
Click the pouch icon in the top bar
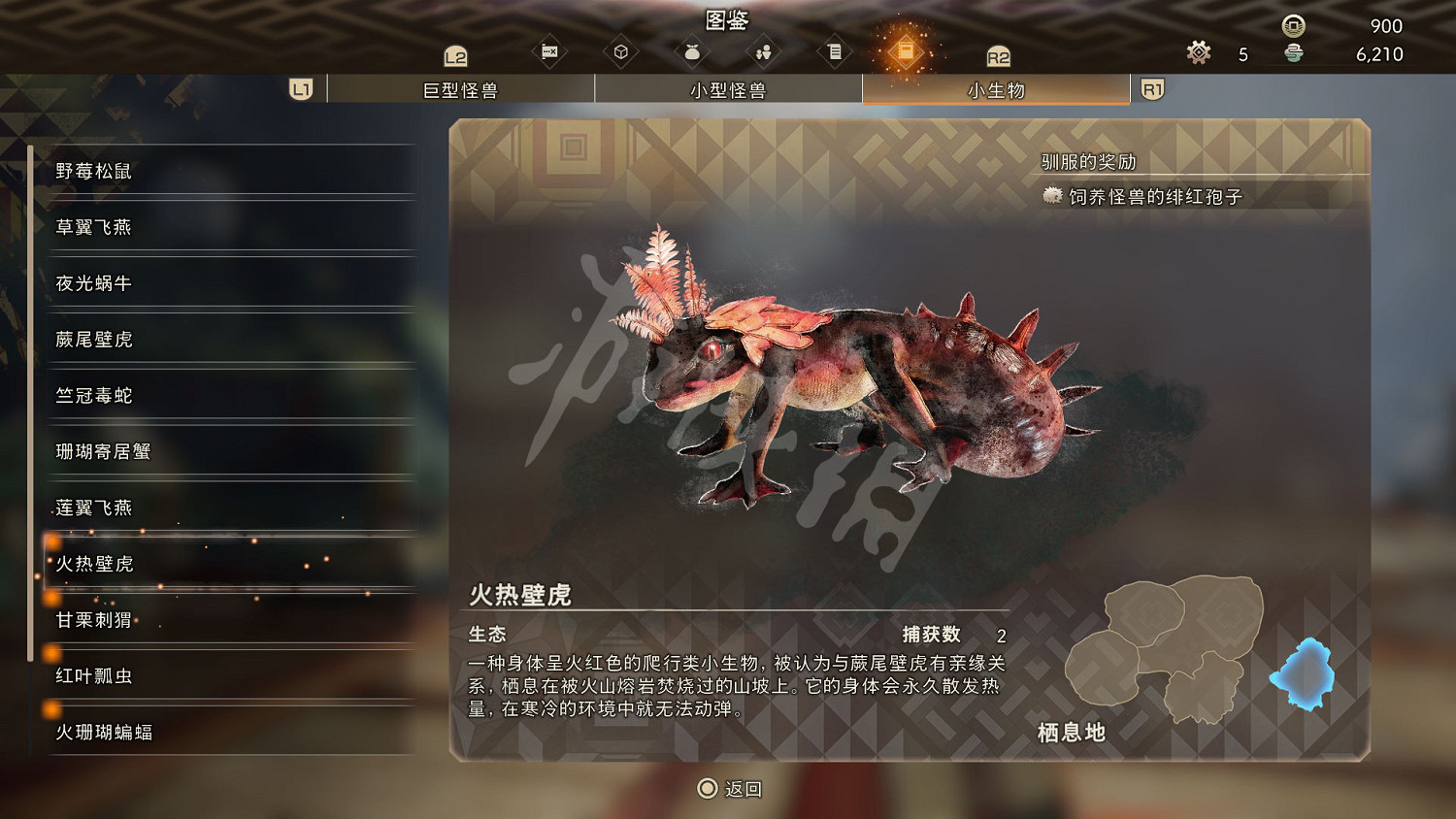tap(692, 53)
